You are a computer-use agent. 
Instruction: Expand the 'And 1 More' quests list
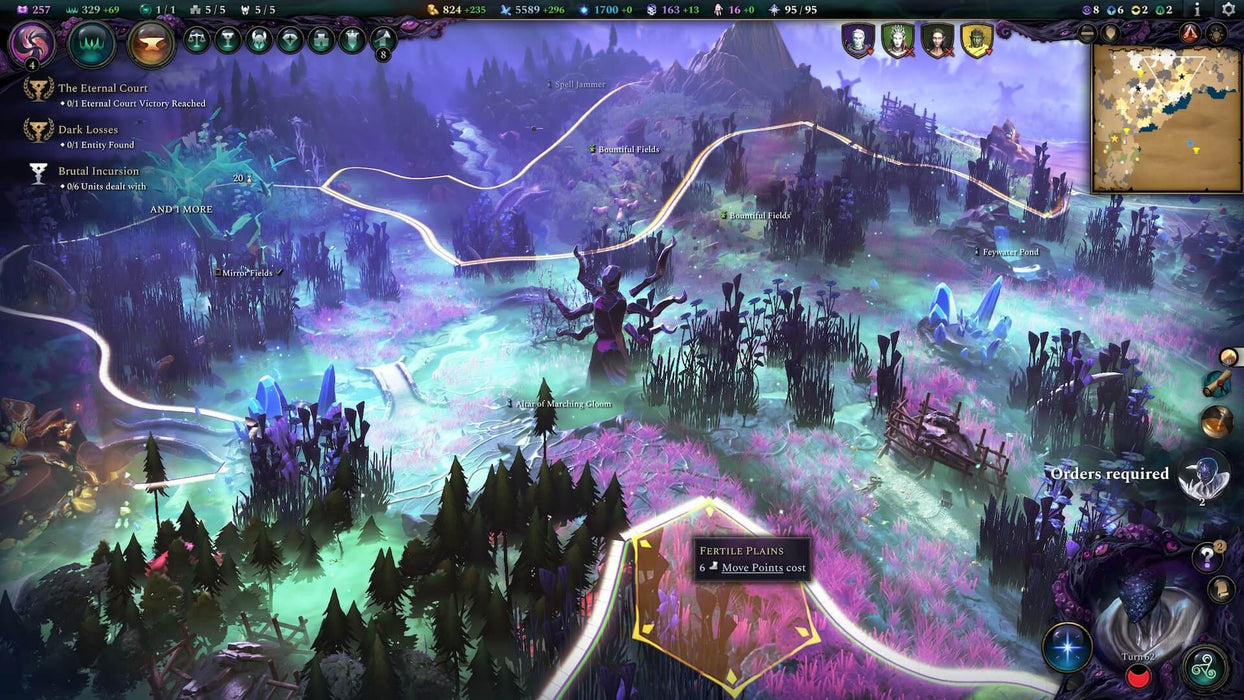(x=181, y=210)
